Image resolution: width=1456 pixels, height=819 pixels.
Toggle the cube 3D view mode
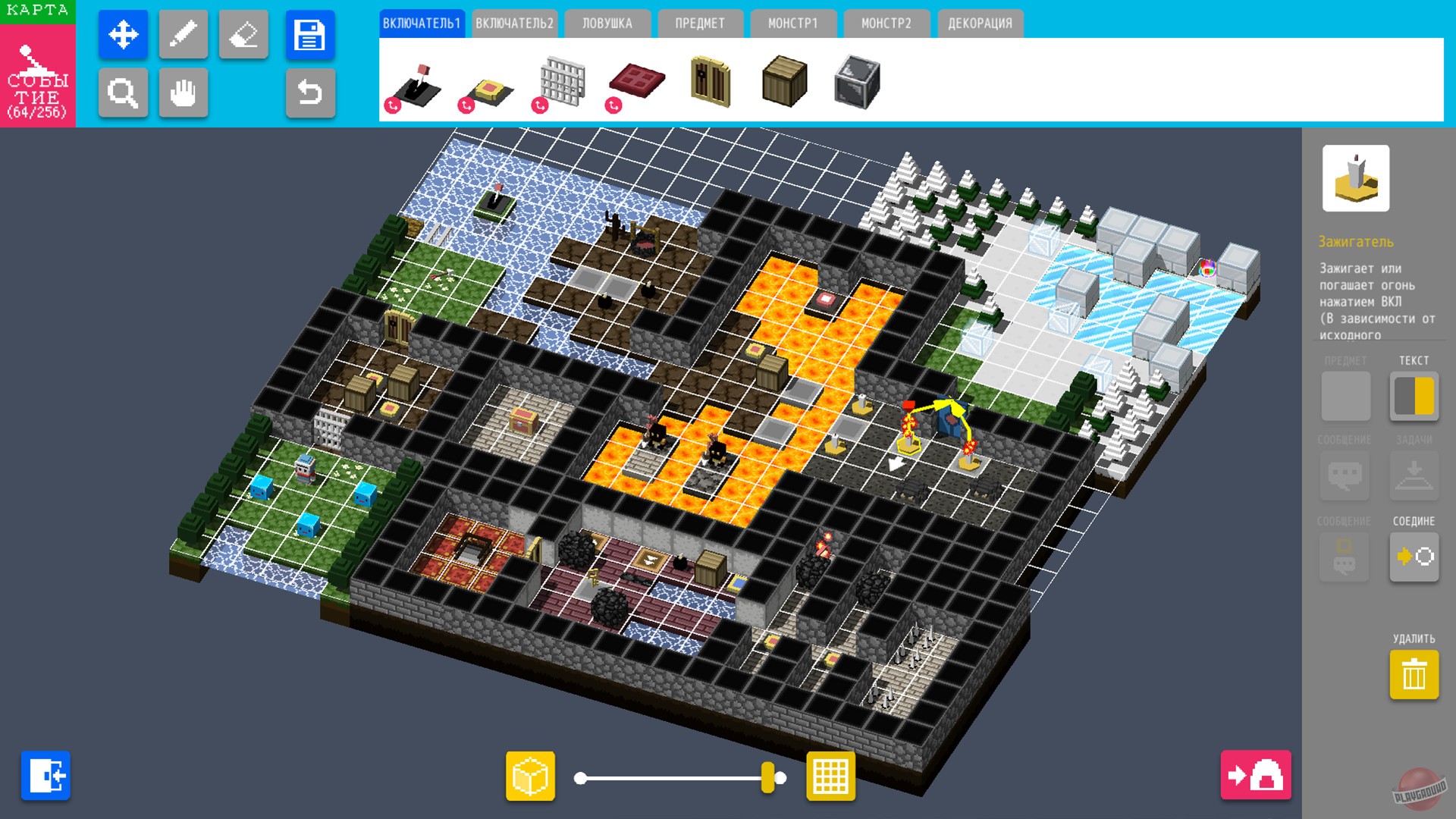531,776
